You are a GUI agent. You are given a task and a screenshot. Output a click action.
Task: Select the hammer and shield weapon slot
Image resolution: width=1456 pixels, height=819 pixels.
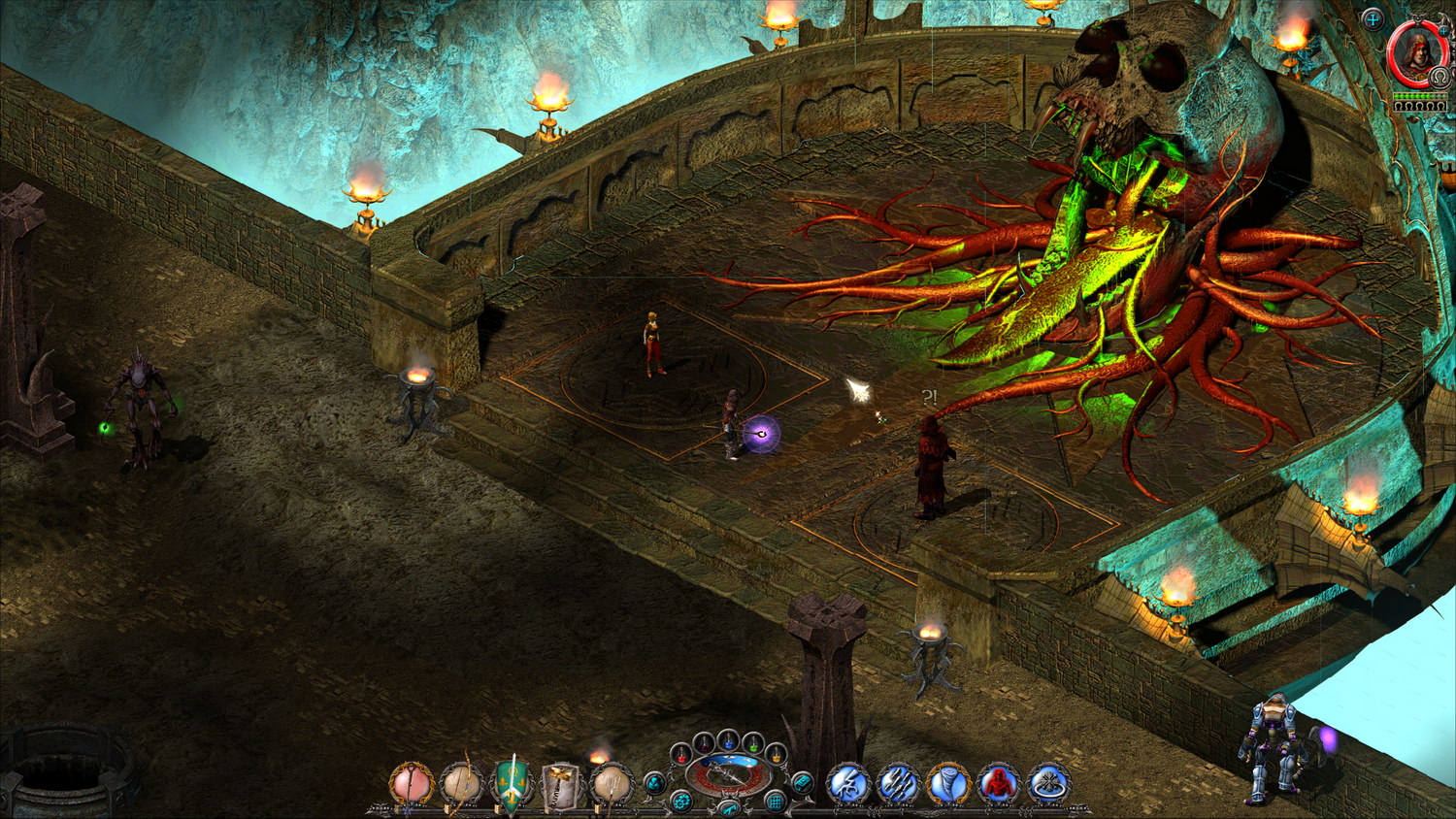click(562, 785)
